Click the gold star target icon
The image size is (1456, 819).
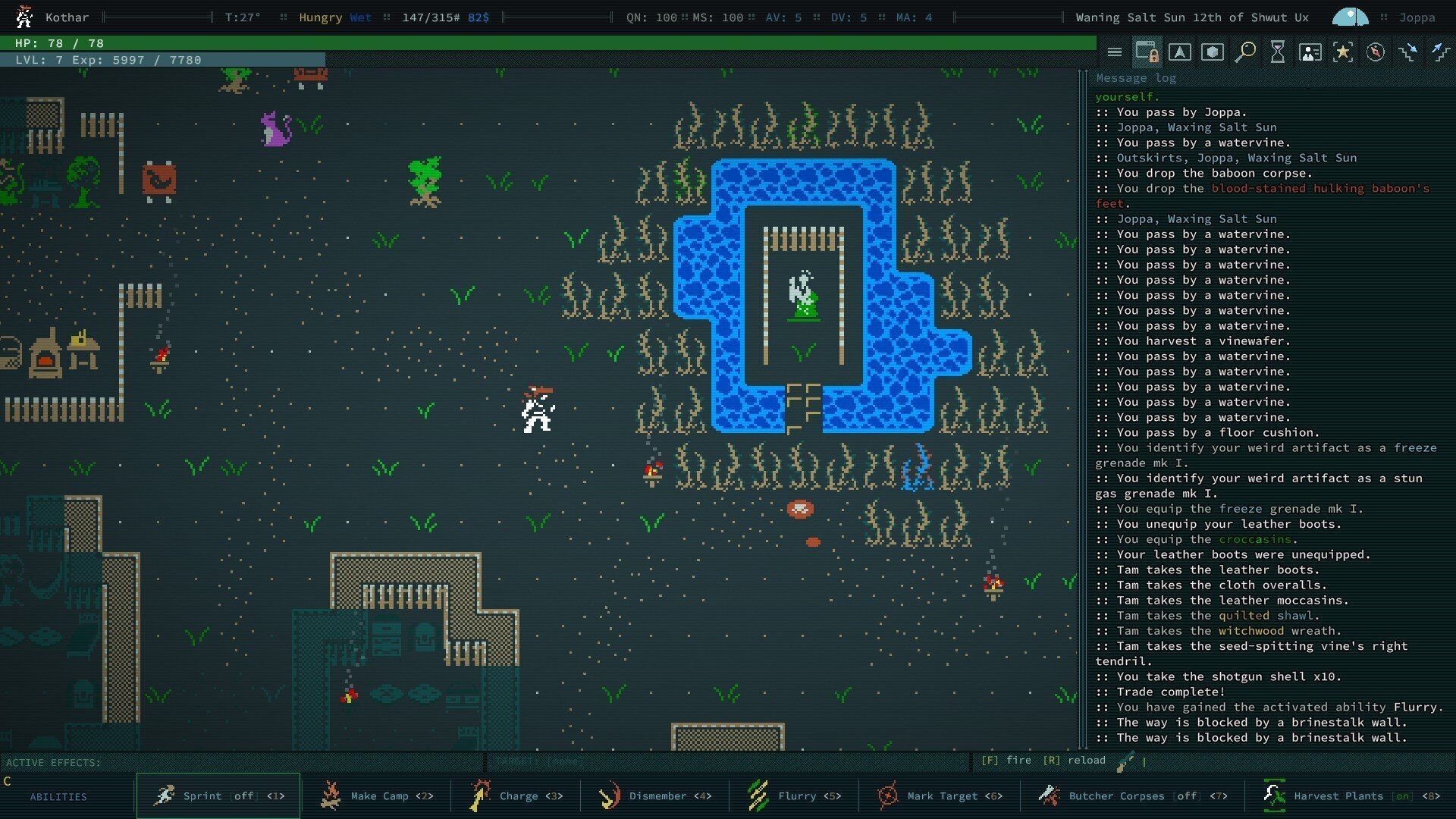point(1343,52)
